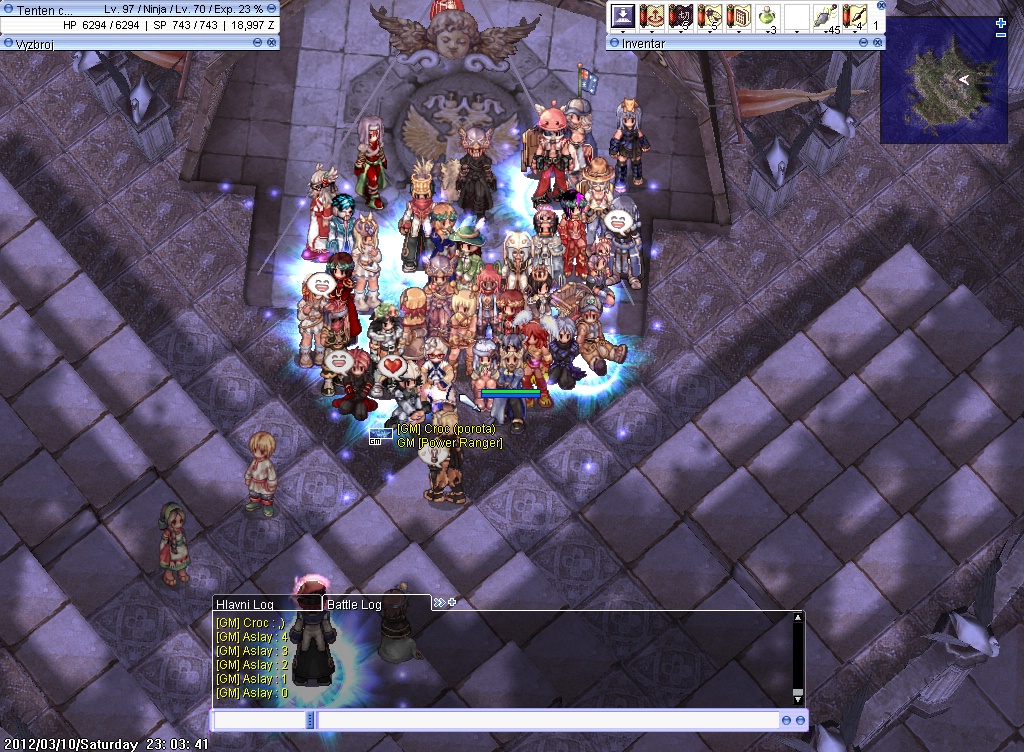
Task: Activate the first hotbar skill with down arrow
Action: [624, 17]
